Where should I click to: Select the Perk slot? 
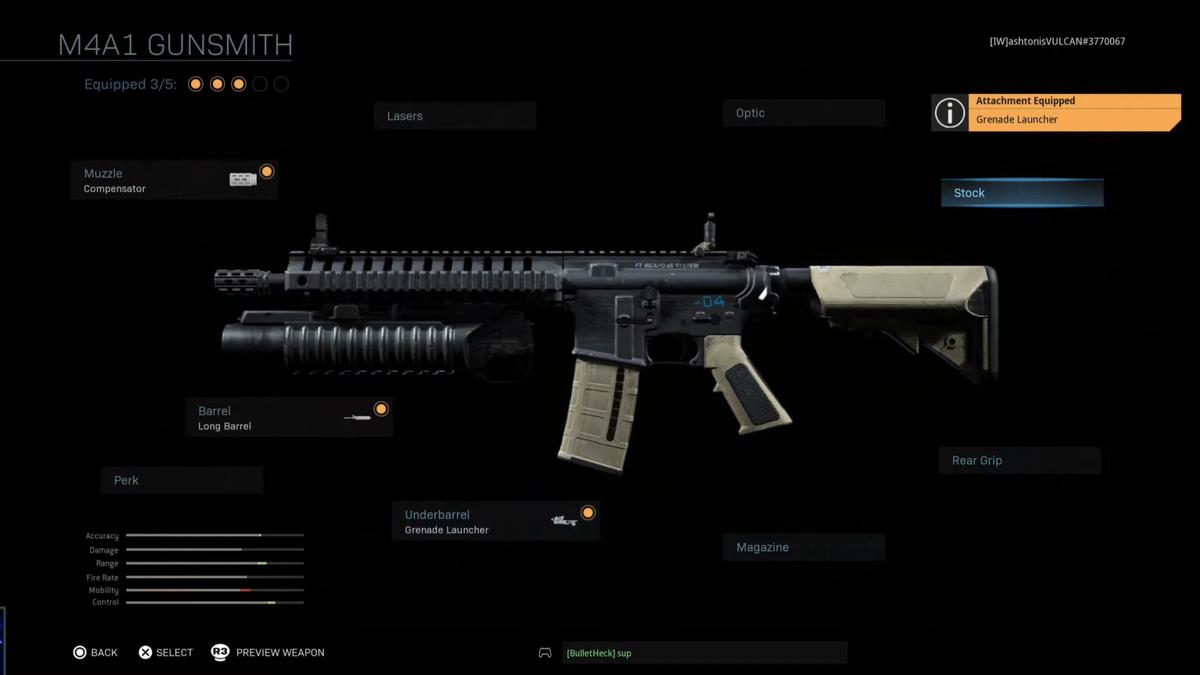point(181,480)
